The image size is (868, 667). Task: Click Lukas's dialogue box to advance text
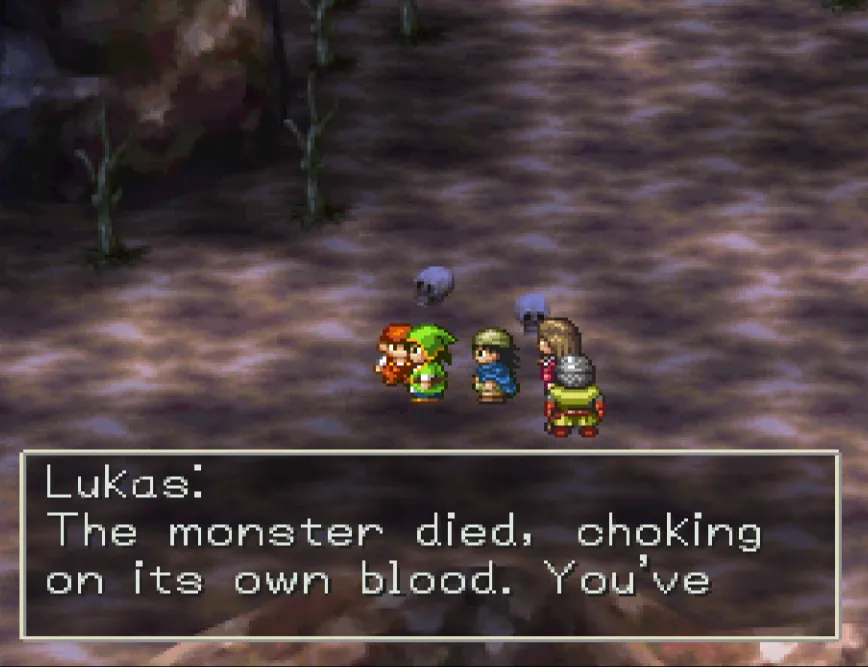(430, 545)
